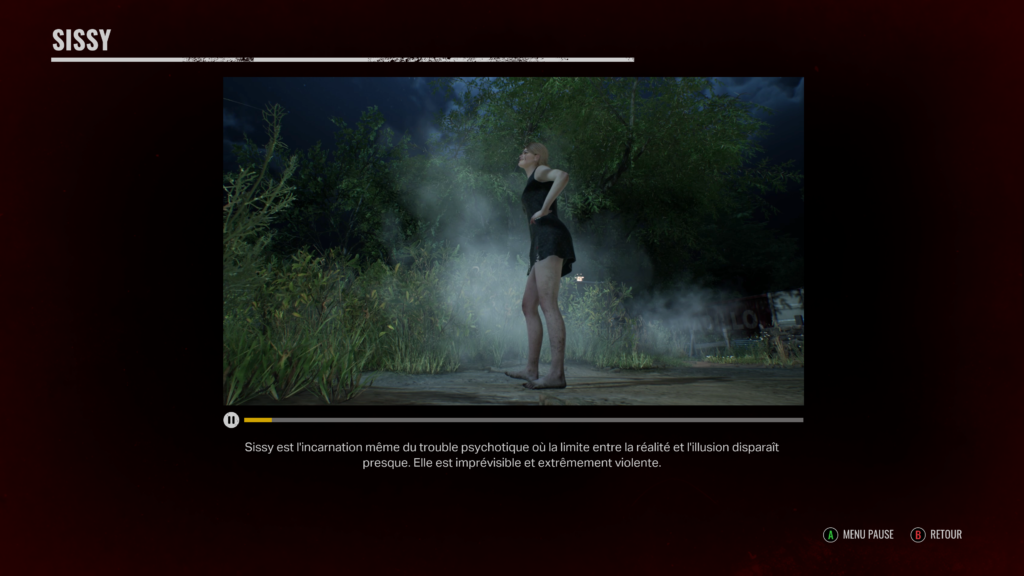
Task: Open the Menu Pause option
Action: click(x=858, y=535)
